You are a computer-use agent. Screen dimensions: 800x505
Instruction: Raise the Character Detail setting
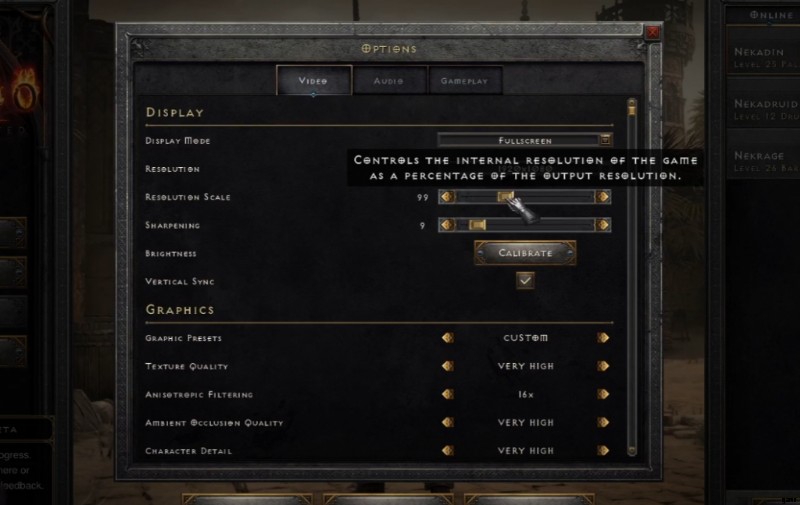tap(603, 450)
